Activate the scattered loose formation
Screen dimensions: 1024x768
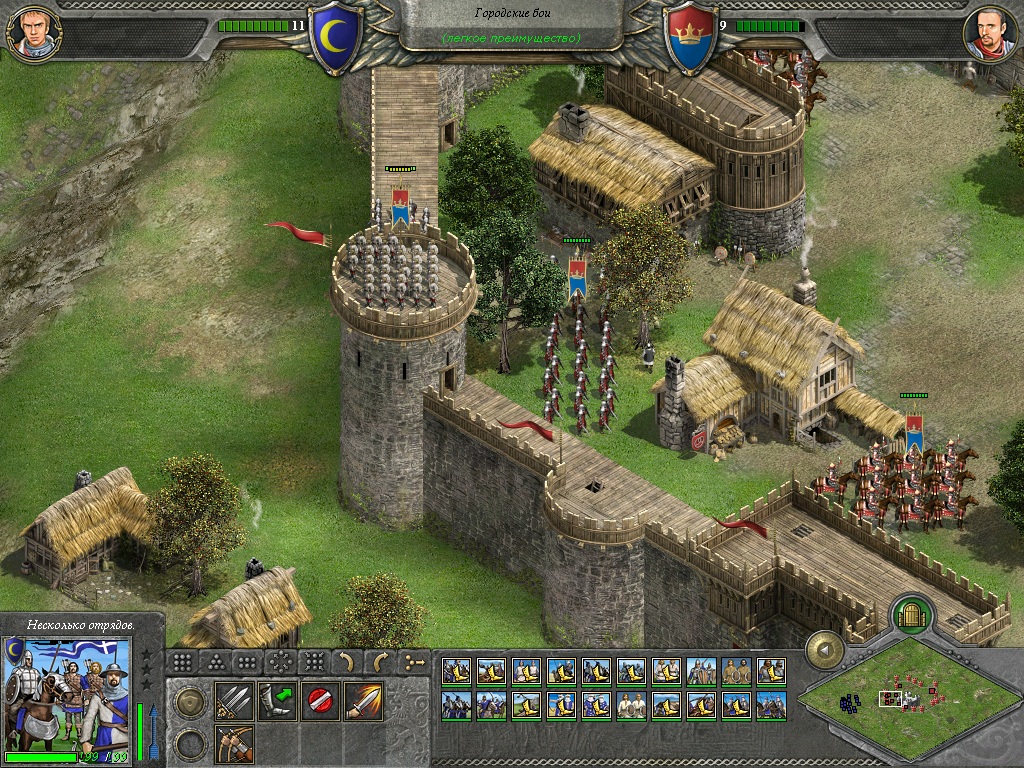[314, 662]
